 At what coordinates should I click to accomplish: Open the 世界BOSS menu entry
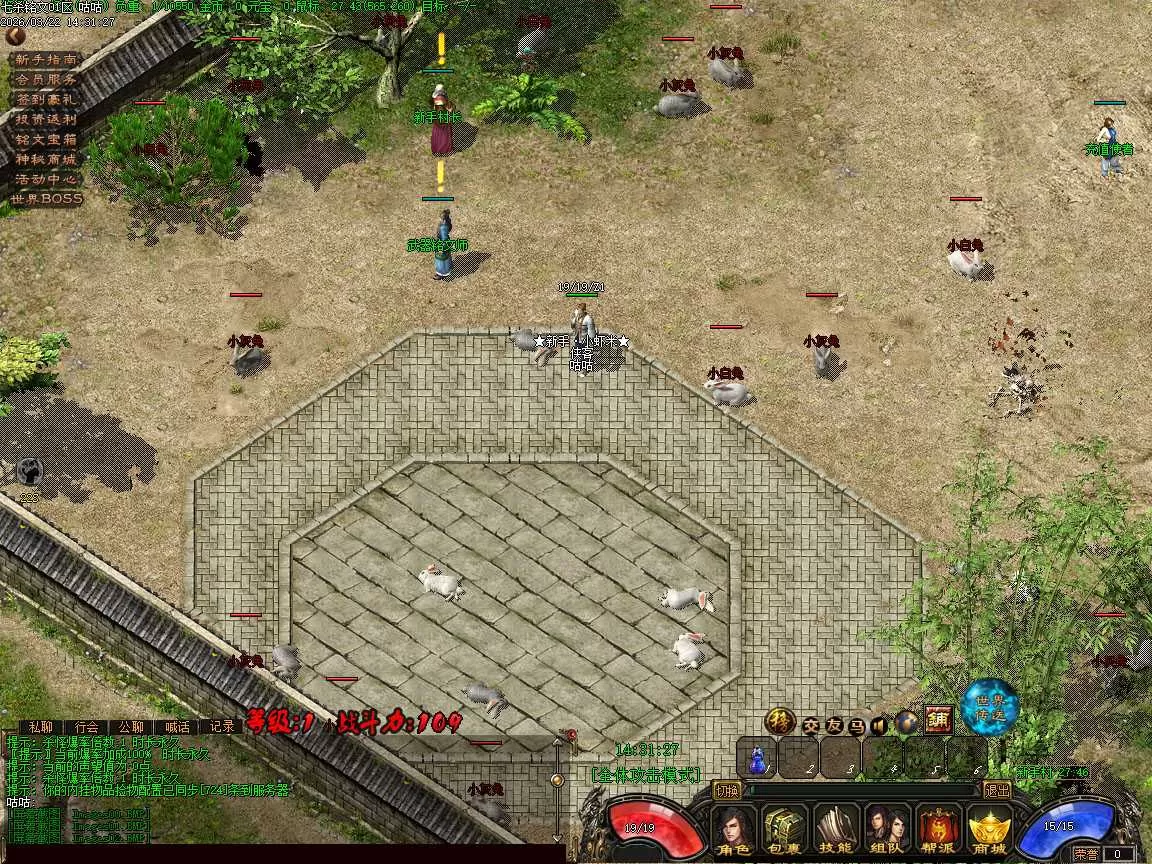pos(46,199)
